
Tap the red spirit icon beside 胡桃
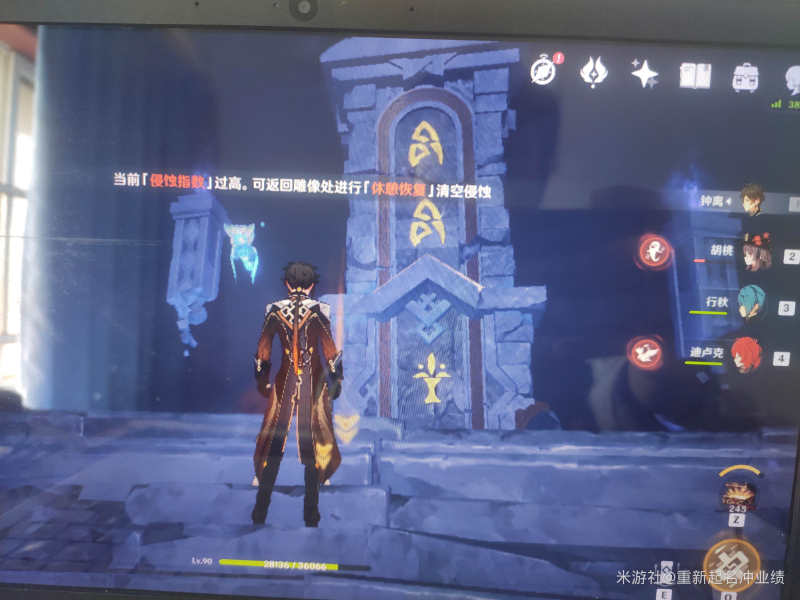pyautogui.click(x=655, y=251)
